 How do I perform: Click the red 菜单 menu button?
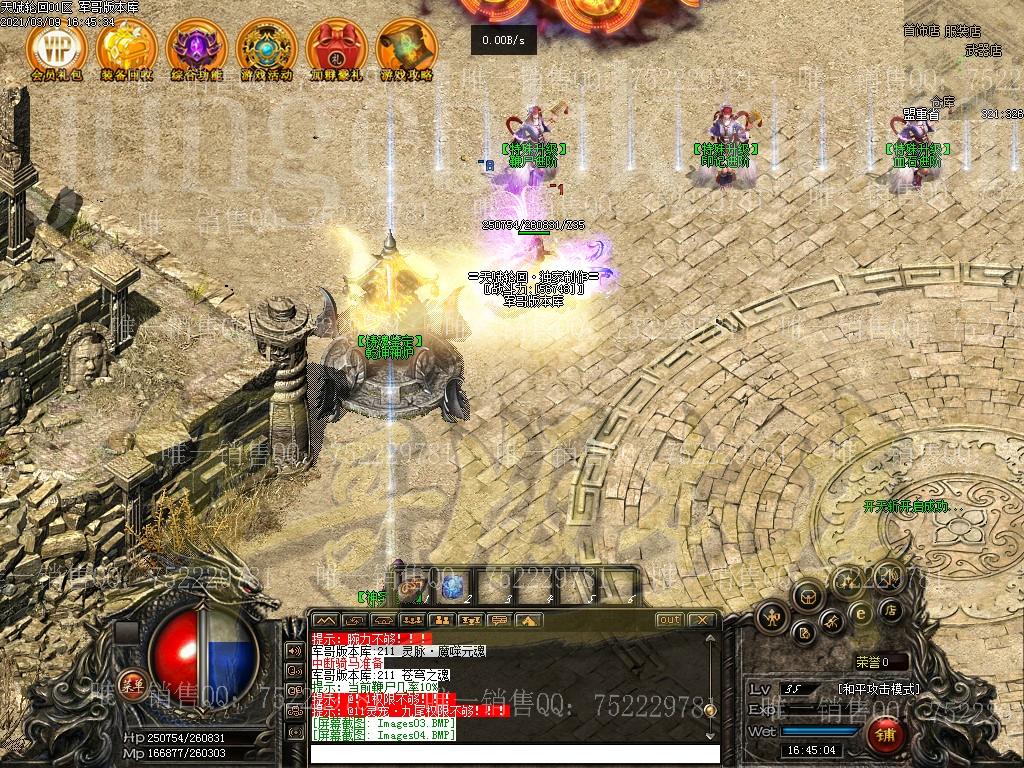click(131, 684)
